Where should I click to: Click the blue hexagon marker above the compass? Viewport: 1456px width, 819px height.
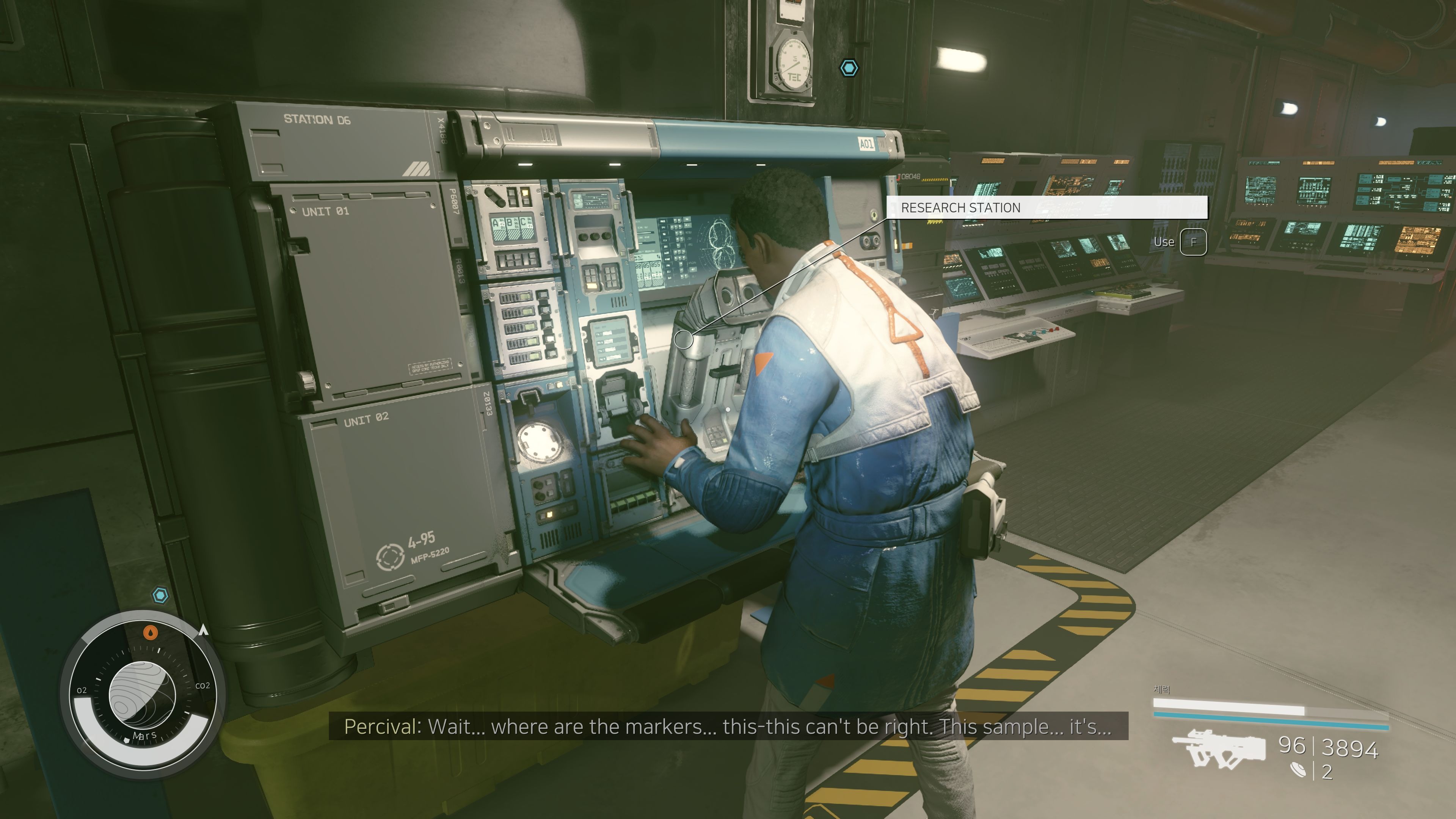(160, 595)
